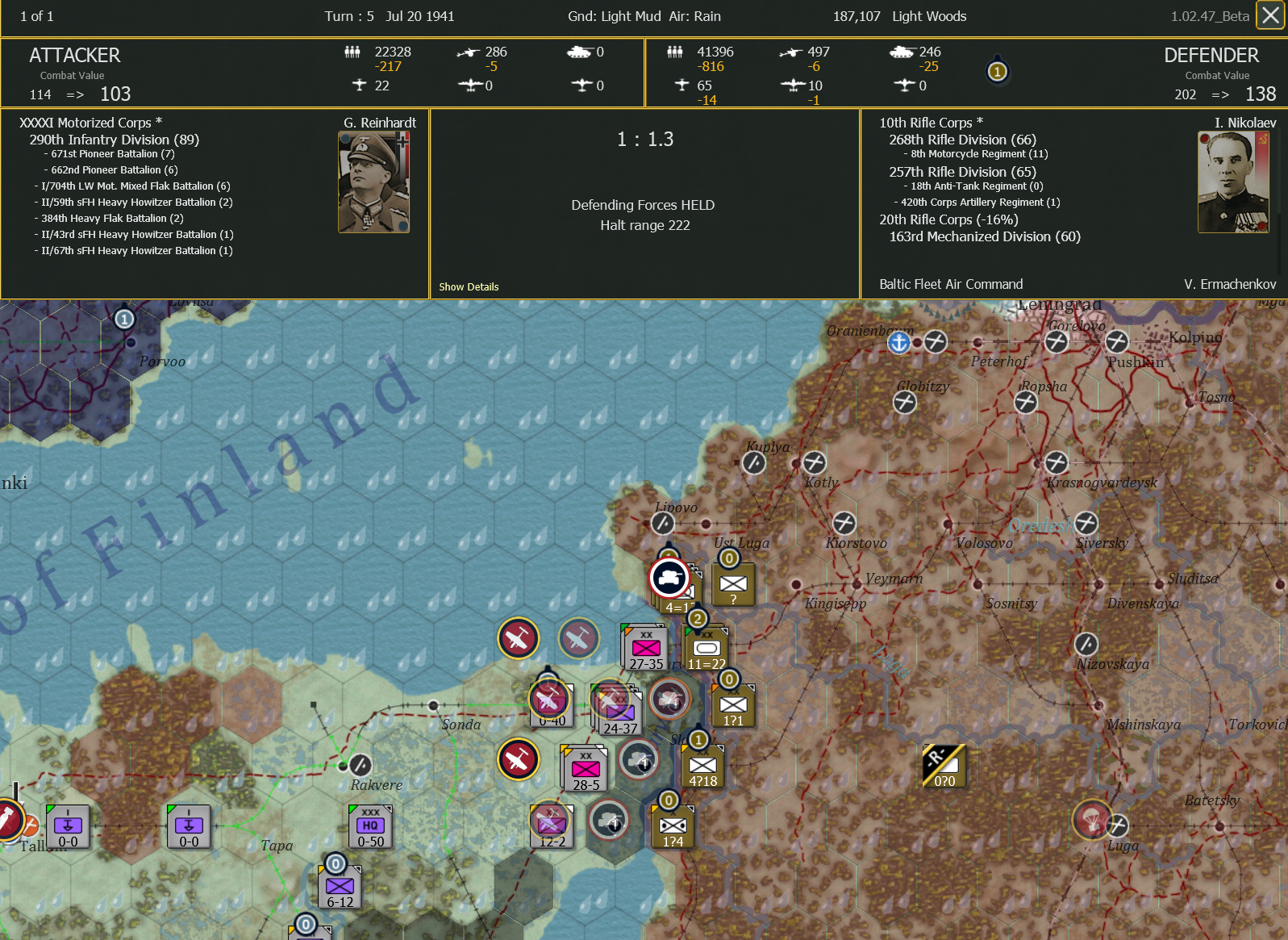Select the airbase icon near Kuplya

[753, 462]
